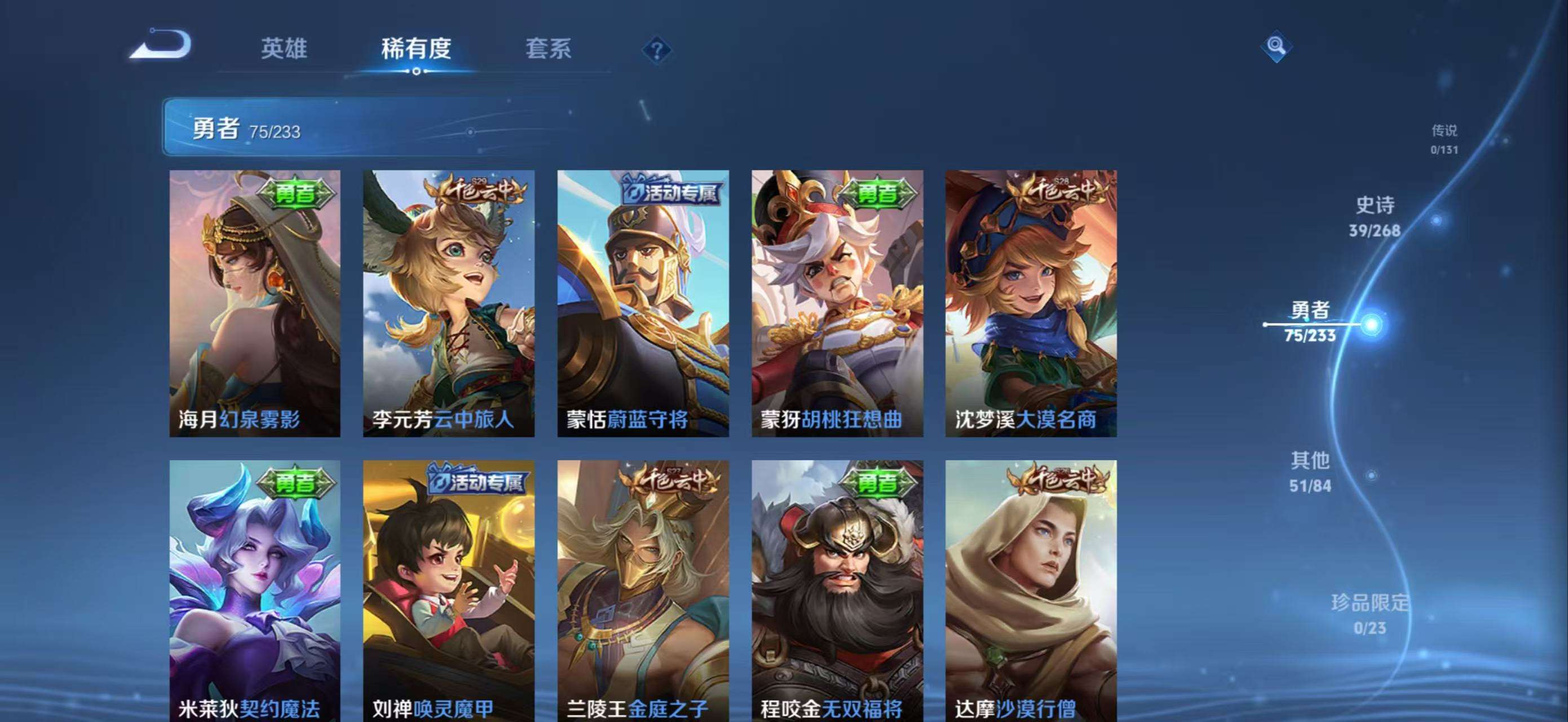Viewport: 1568px width, 722px height.
Task: Open the search magnifier icon
Action: pos(1277,46)
